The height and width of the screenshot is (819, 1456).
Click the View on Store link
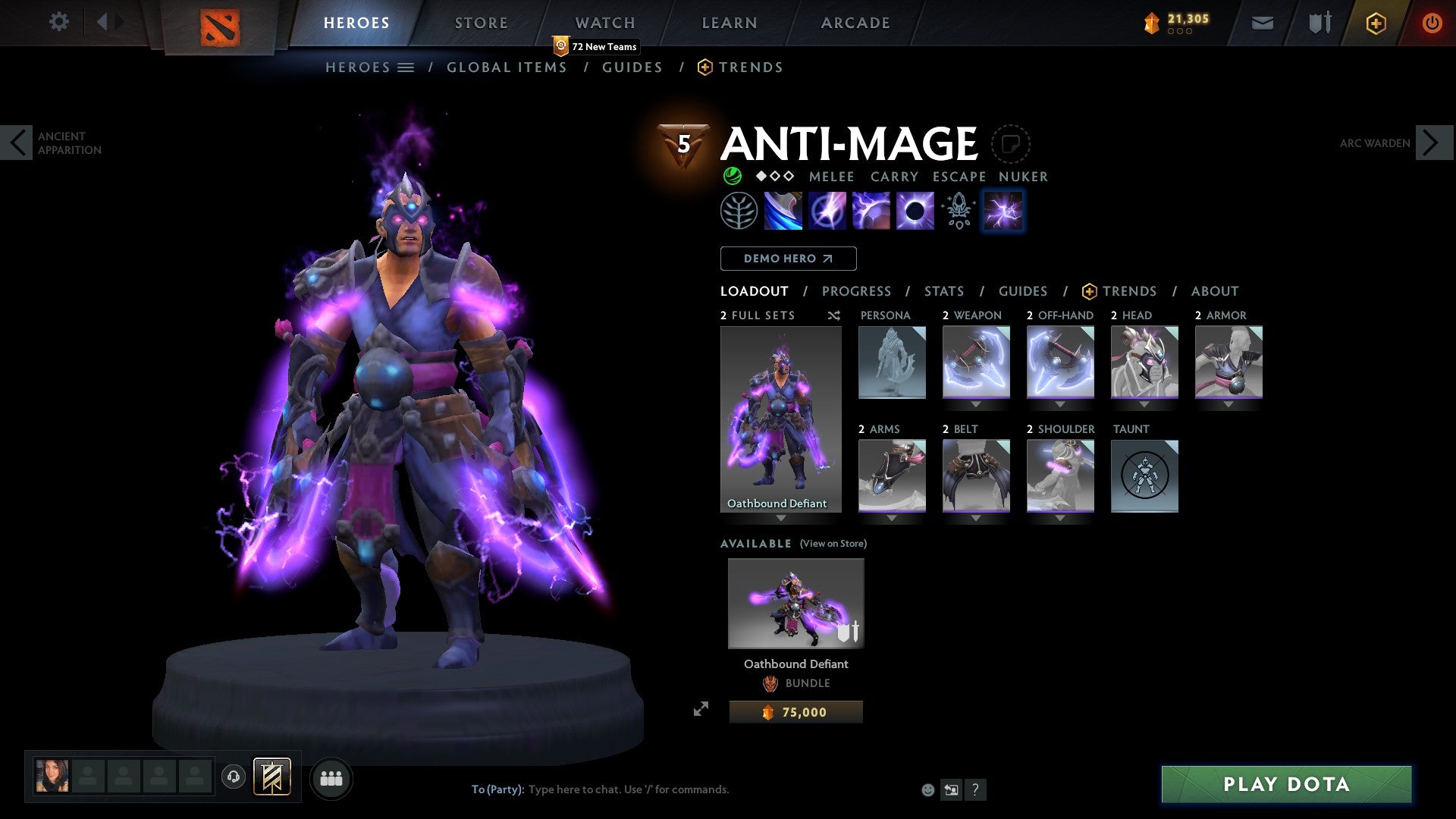[833, 544]
